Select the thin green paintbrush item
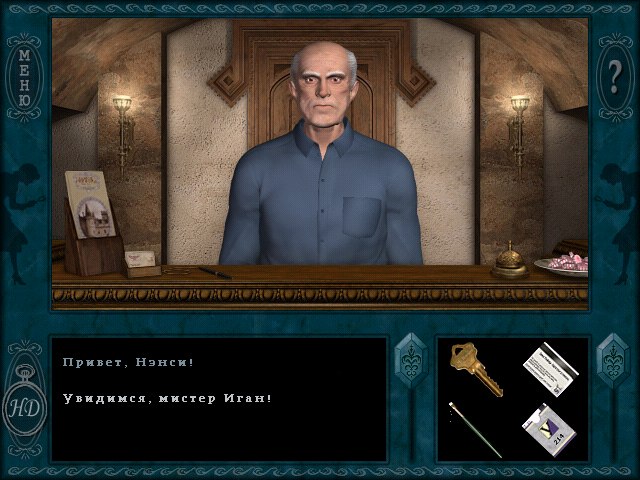The height and width of the screenshot is (480, 640). [475, 429]
